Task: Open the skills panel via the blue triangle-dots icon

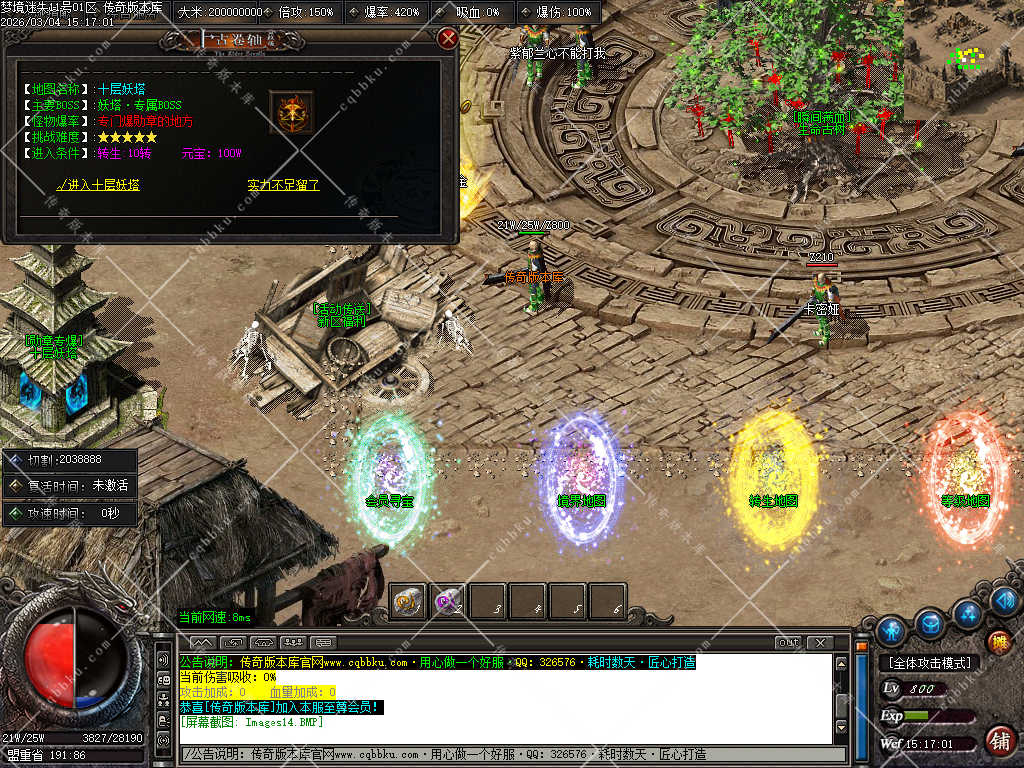Action: point(967,612)
